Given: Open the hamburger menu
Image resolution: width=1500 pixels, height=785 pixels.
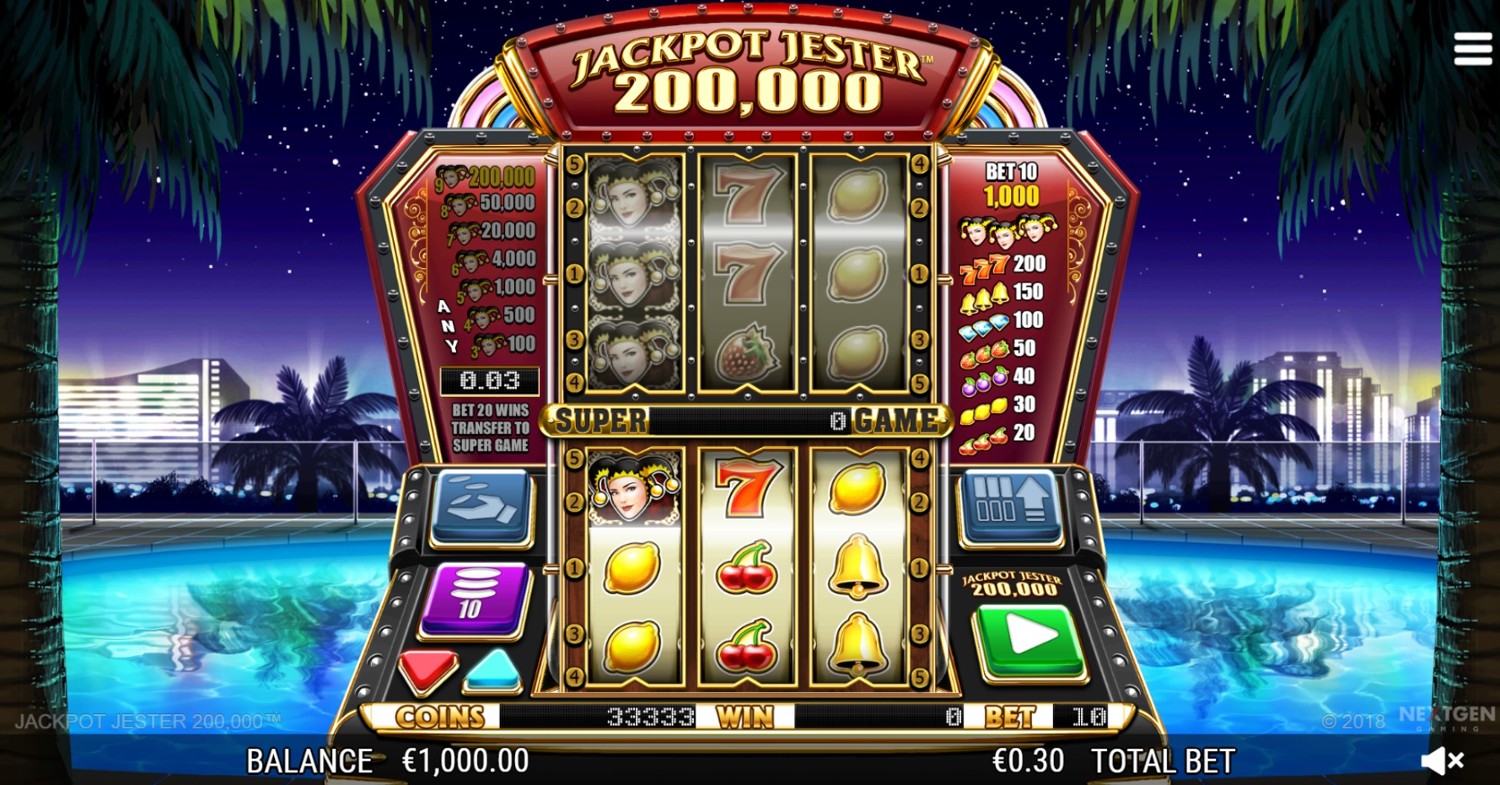Looking at the screenshot, I should (1472, 48).
